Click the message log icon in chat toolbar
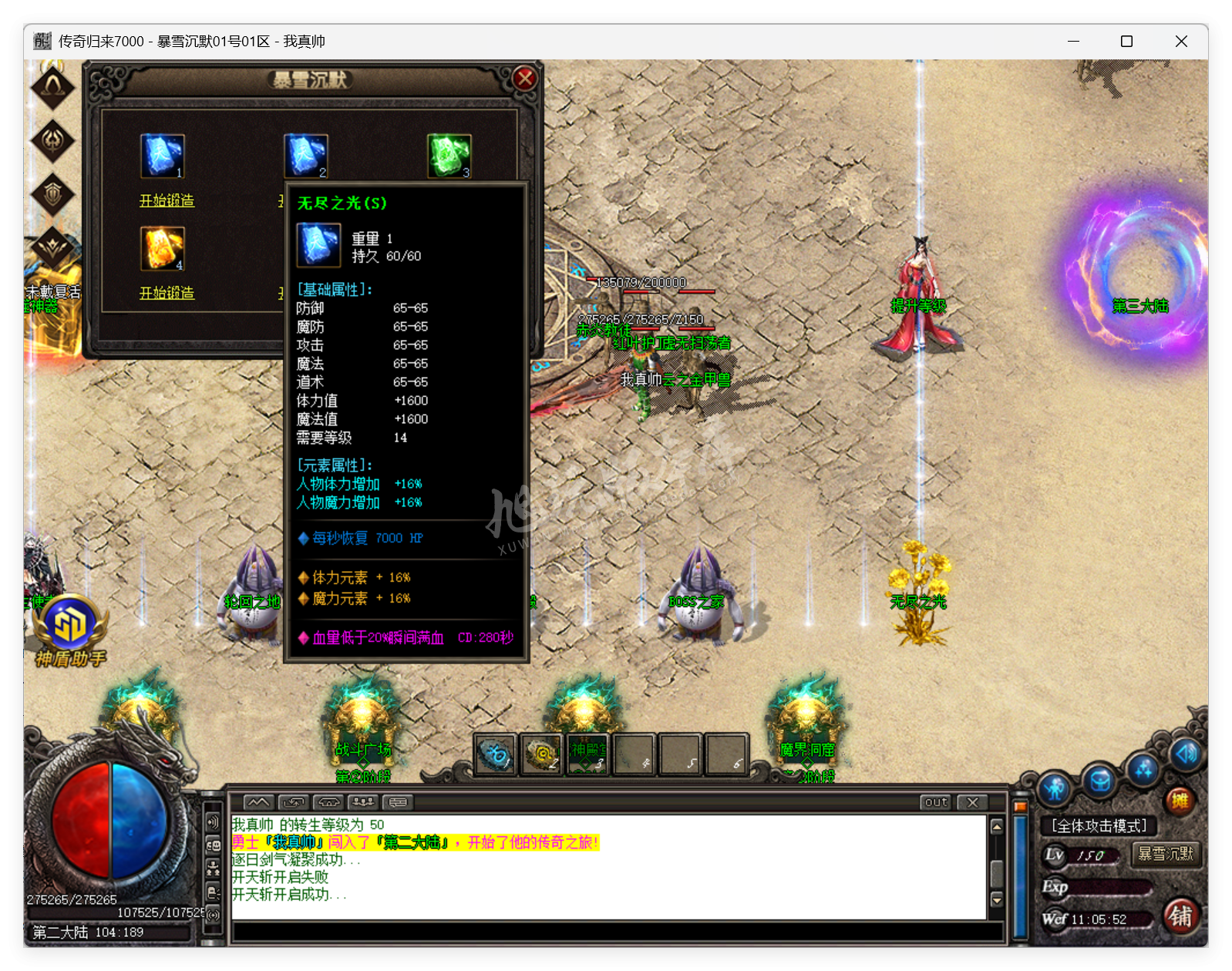 [x=398, y=801]
